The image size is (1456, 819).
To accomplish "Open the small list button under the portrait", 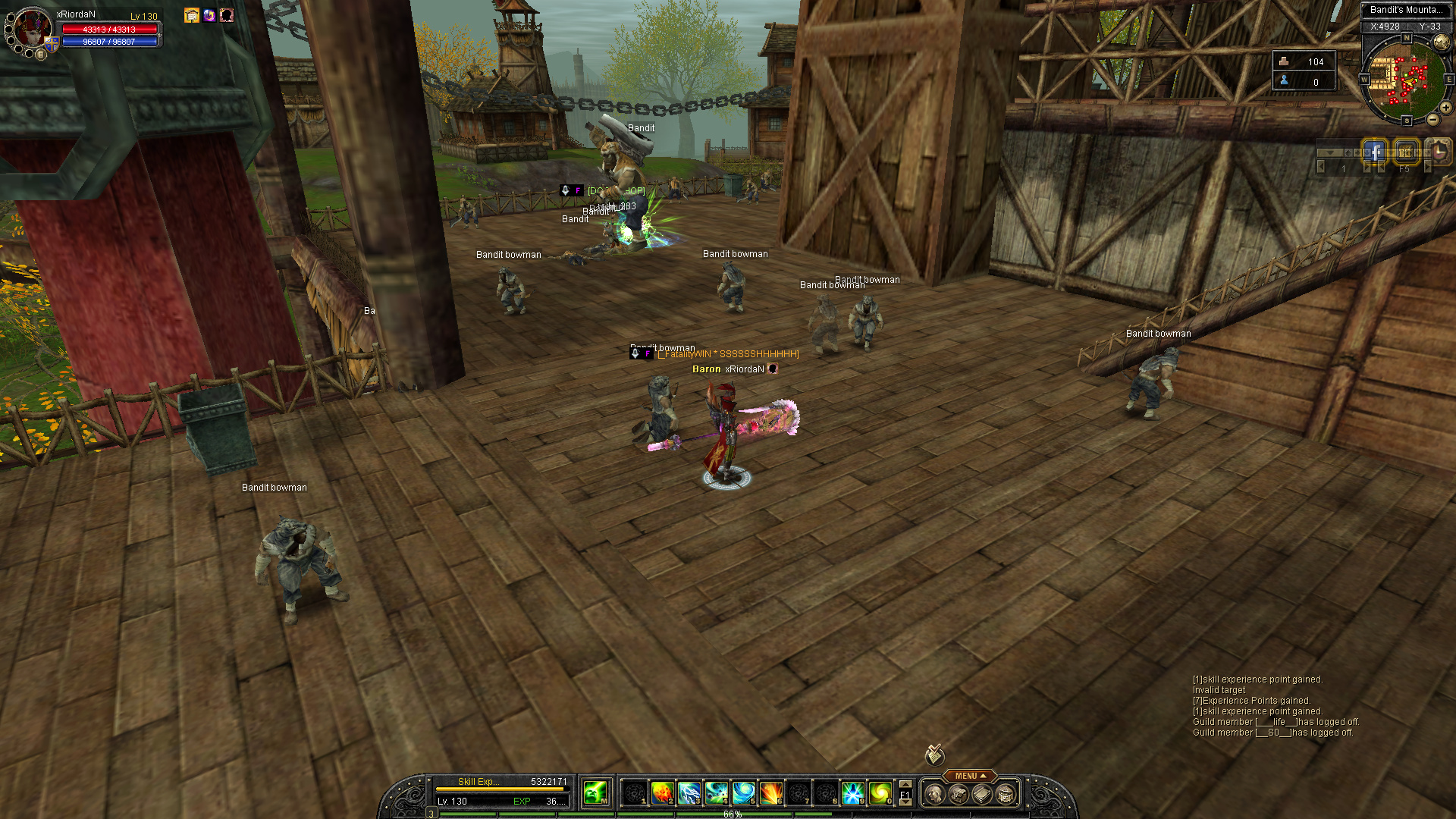I will point(41,55).
